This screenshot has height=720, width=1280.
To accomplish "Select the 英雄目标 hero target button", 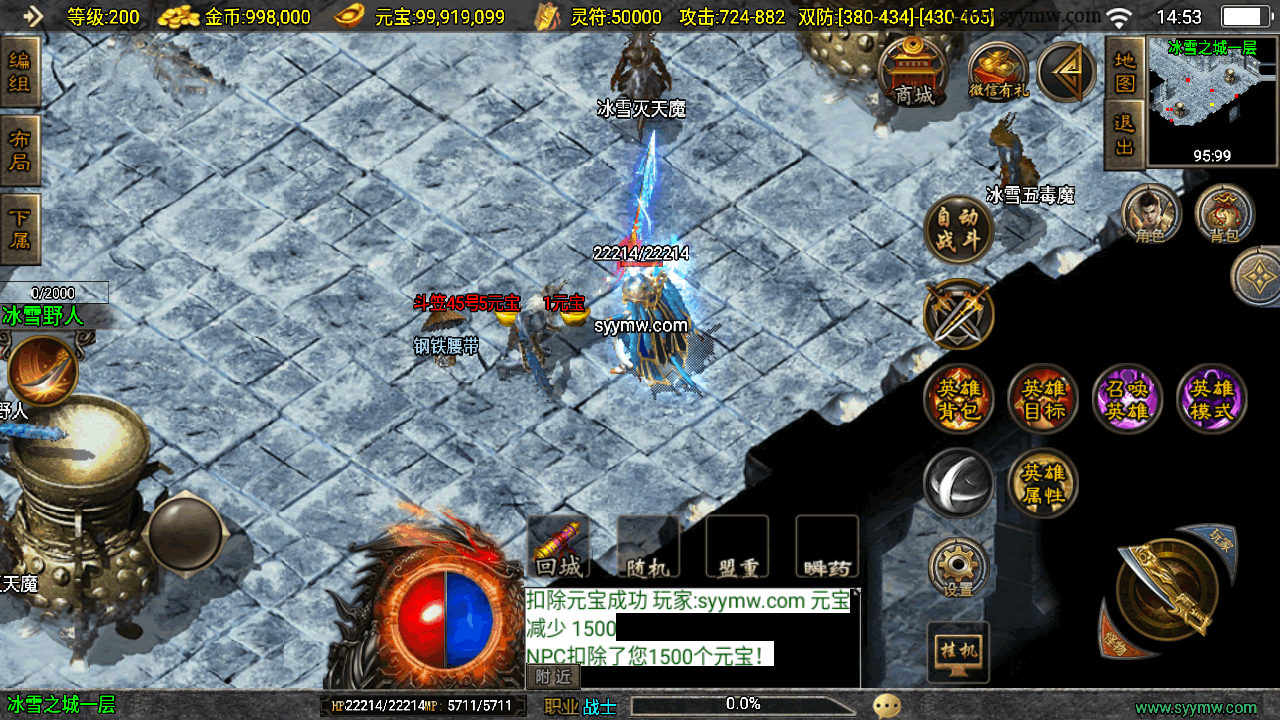I will 1043,399.
